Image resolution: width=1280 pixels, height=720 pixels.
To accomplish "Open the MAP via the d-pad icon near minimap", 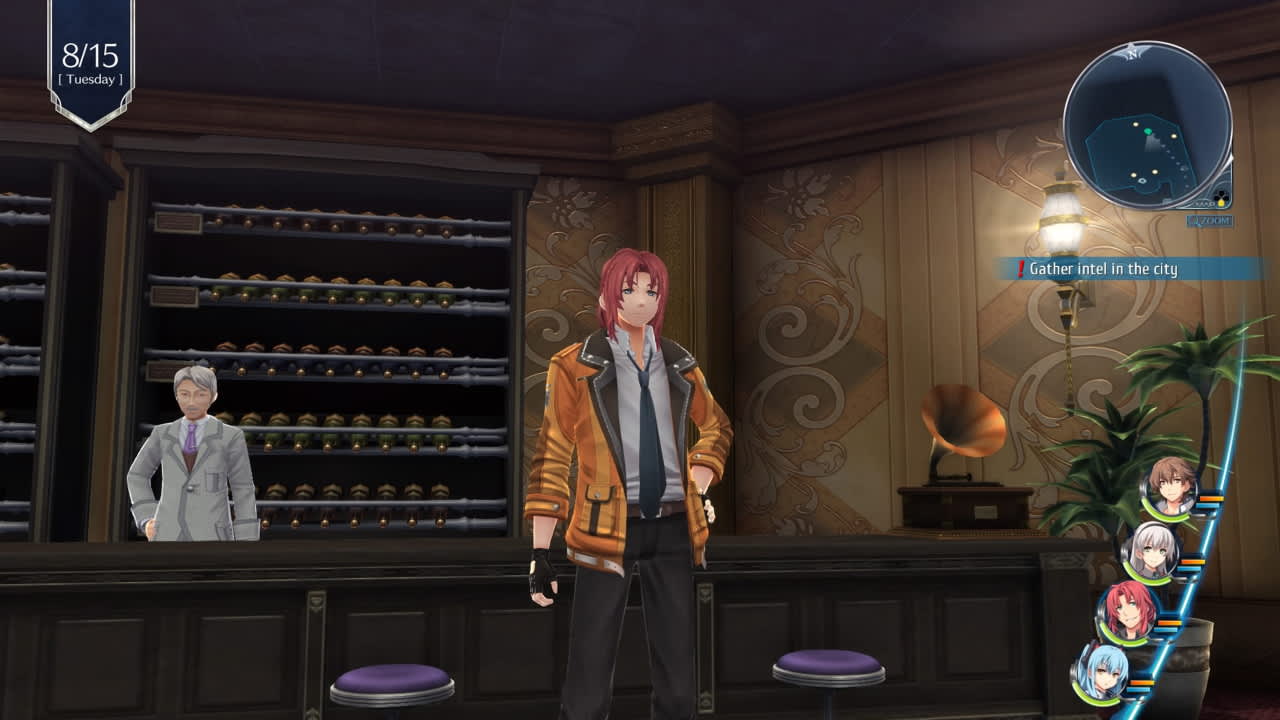I will pyautogui.click(x=1220, y=196).
